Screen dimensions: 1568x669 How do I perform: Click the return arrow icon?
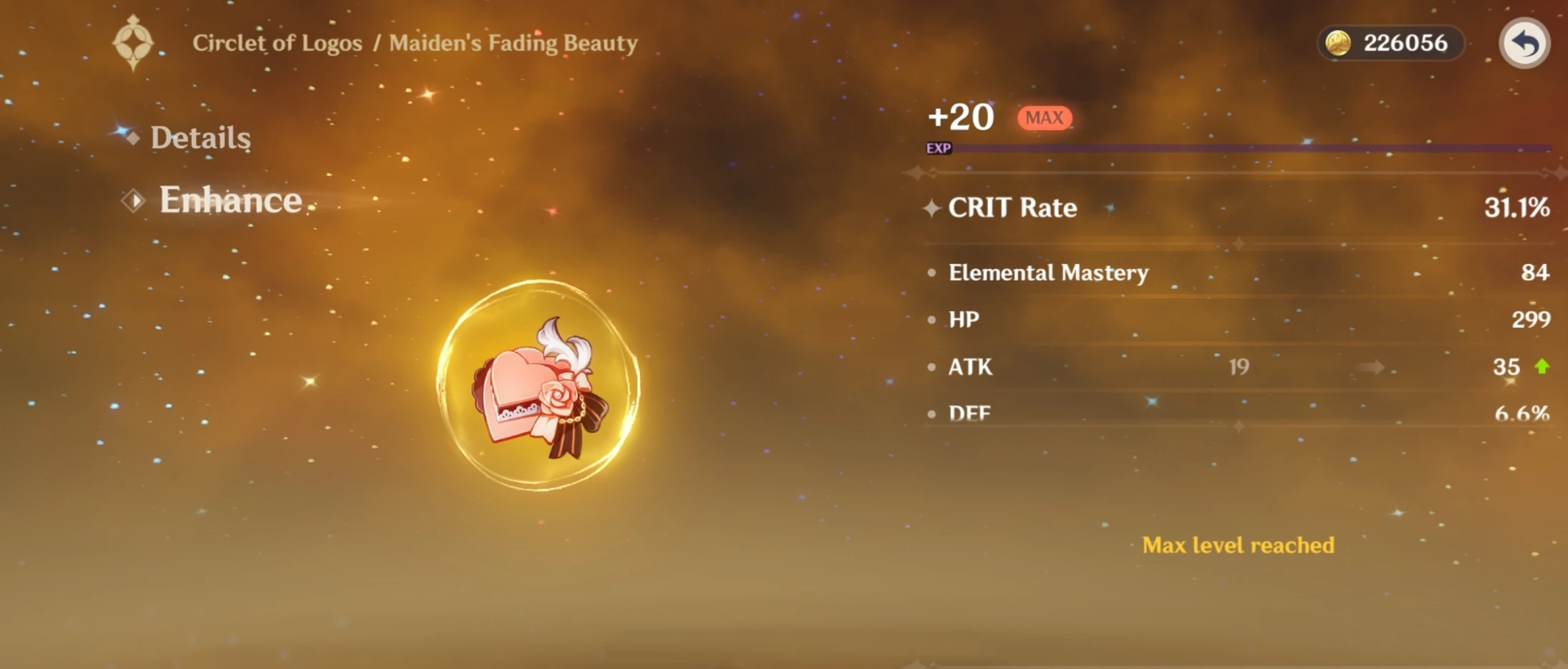(1524, 43)
